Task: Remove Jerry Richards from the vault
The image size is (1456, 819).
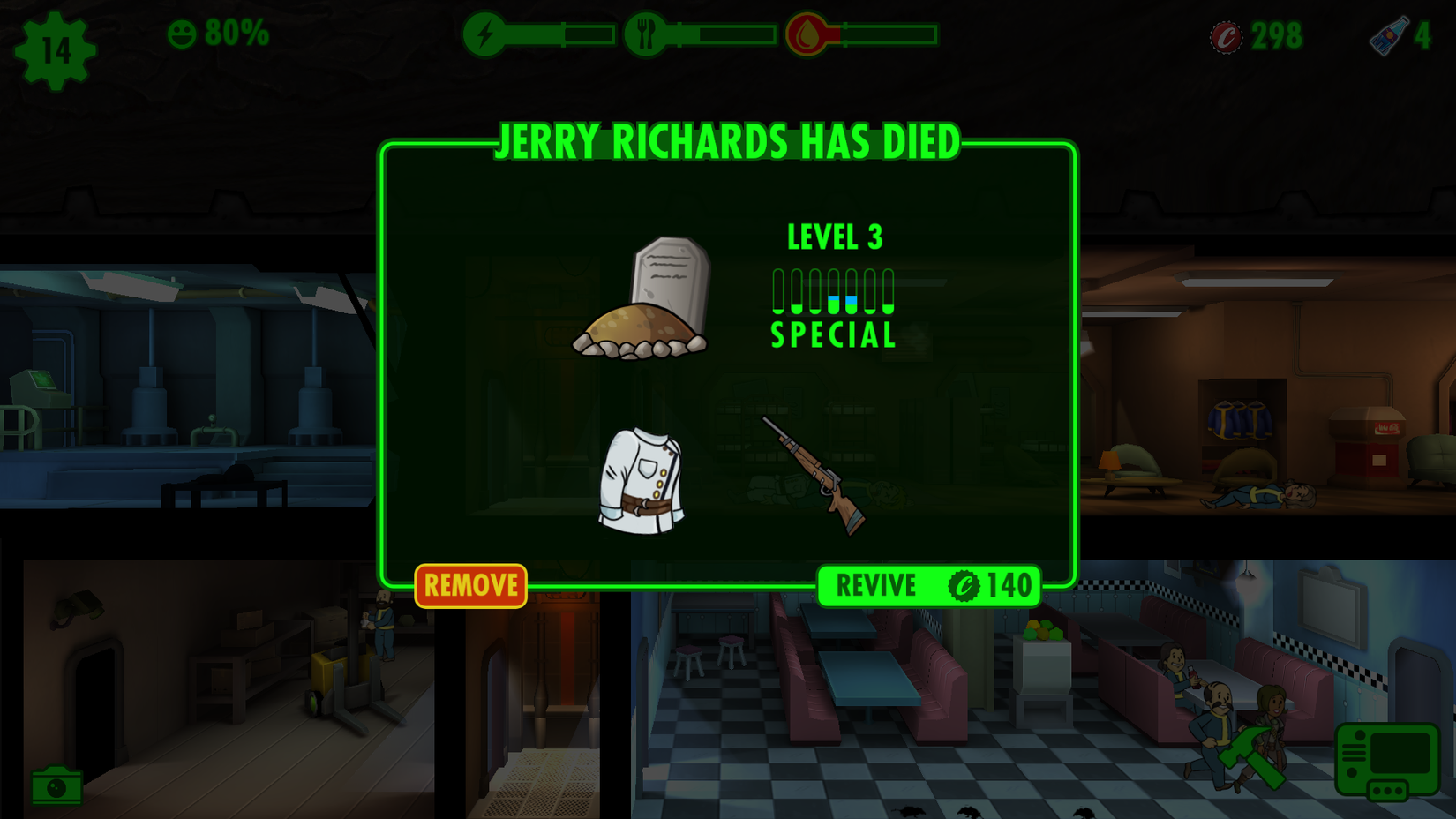Action: point(470,584)
